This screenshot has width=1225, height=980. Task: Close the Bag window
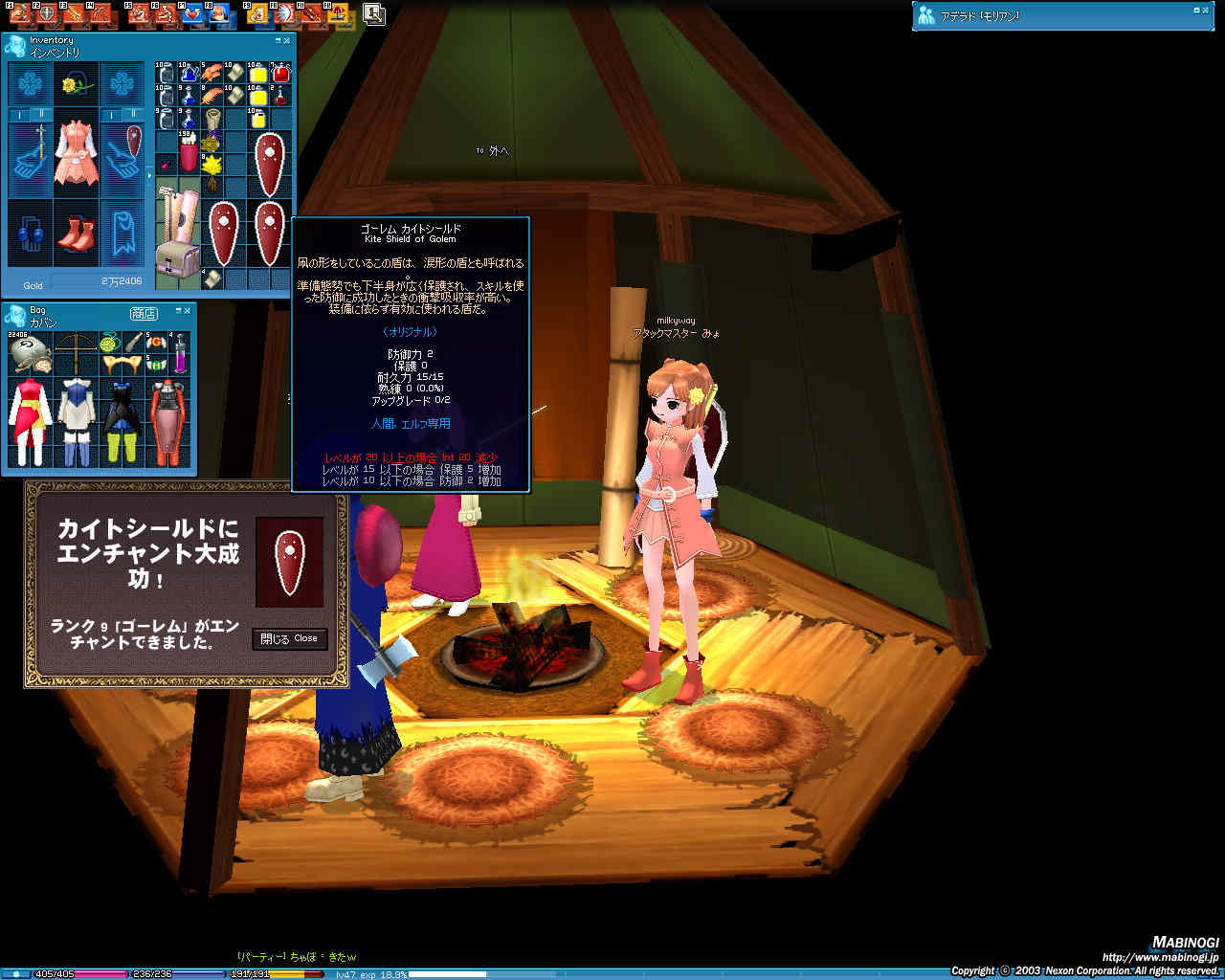click(188, 310)
